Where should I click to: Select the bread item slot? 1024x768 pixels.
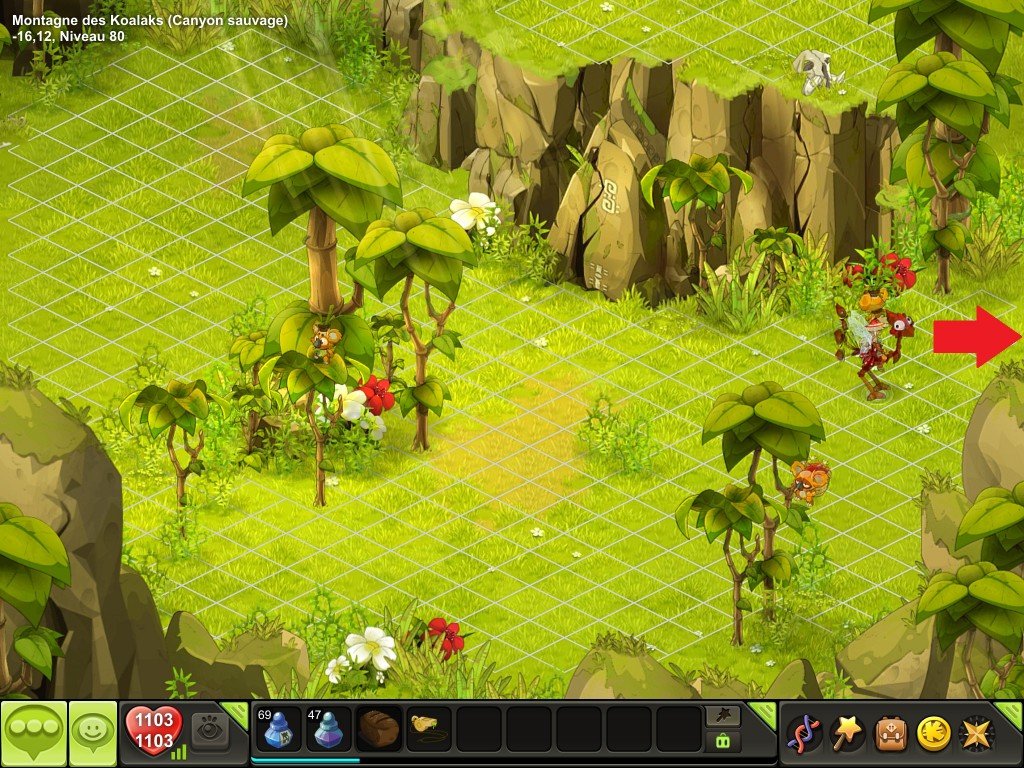tap(379, 730)
